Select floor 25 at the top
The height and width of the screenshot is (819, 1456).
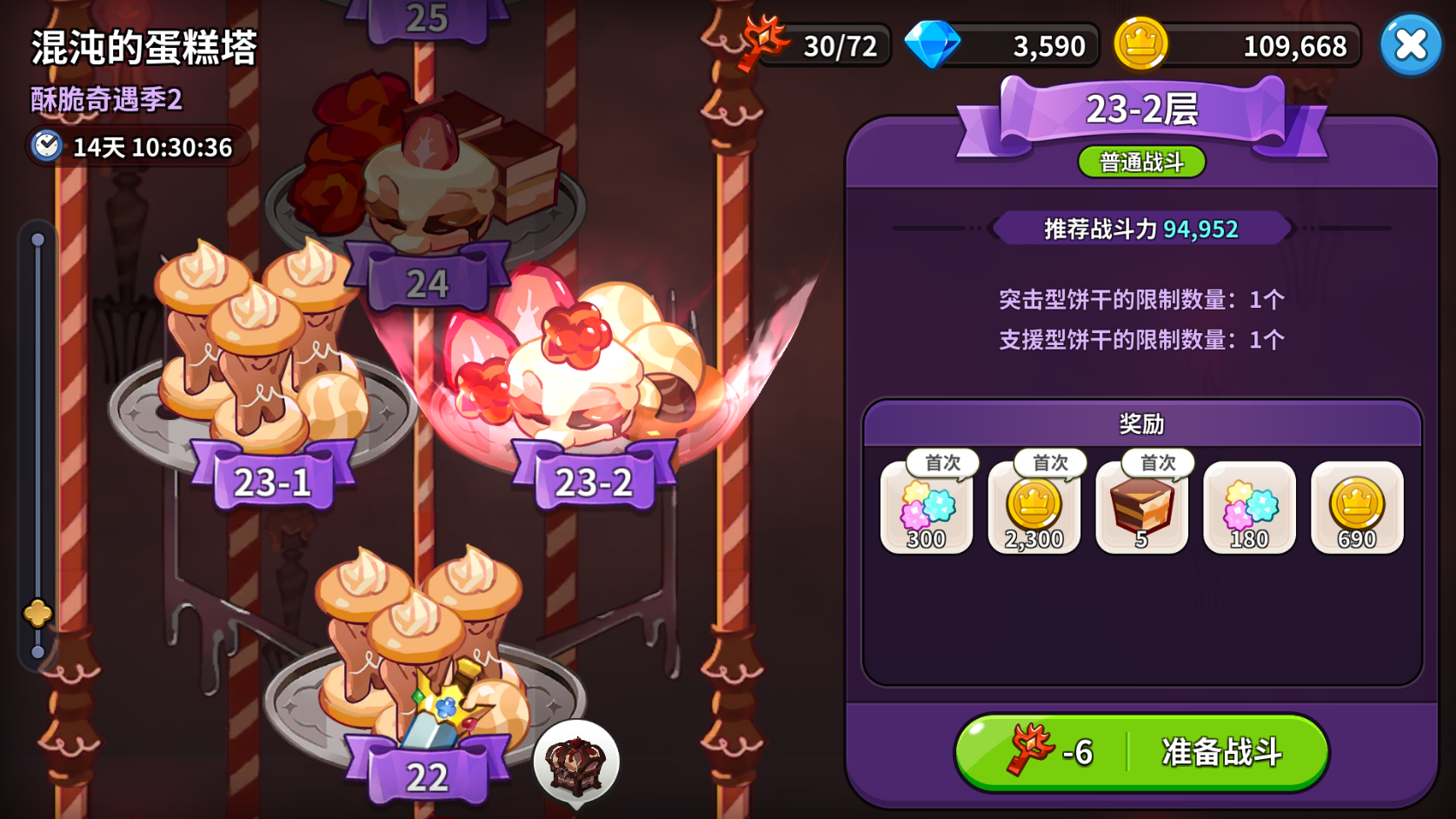click(x=426, y=19)
